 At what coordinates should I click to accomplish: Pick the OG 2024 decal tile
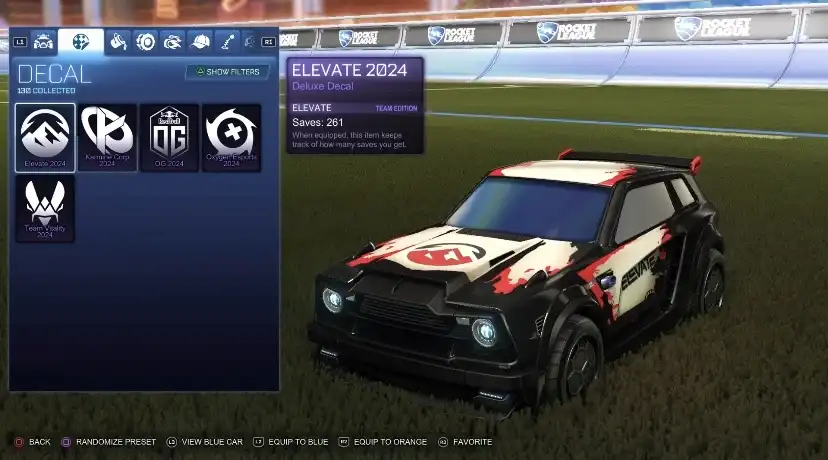[x=169, y=137]
